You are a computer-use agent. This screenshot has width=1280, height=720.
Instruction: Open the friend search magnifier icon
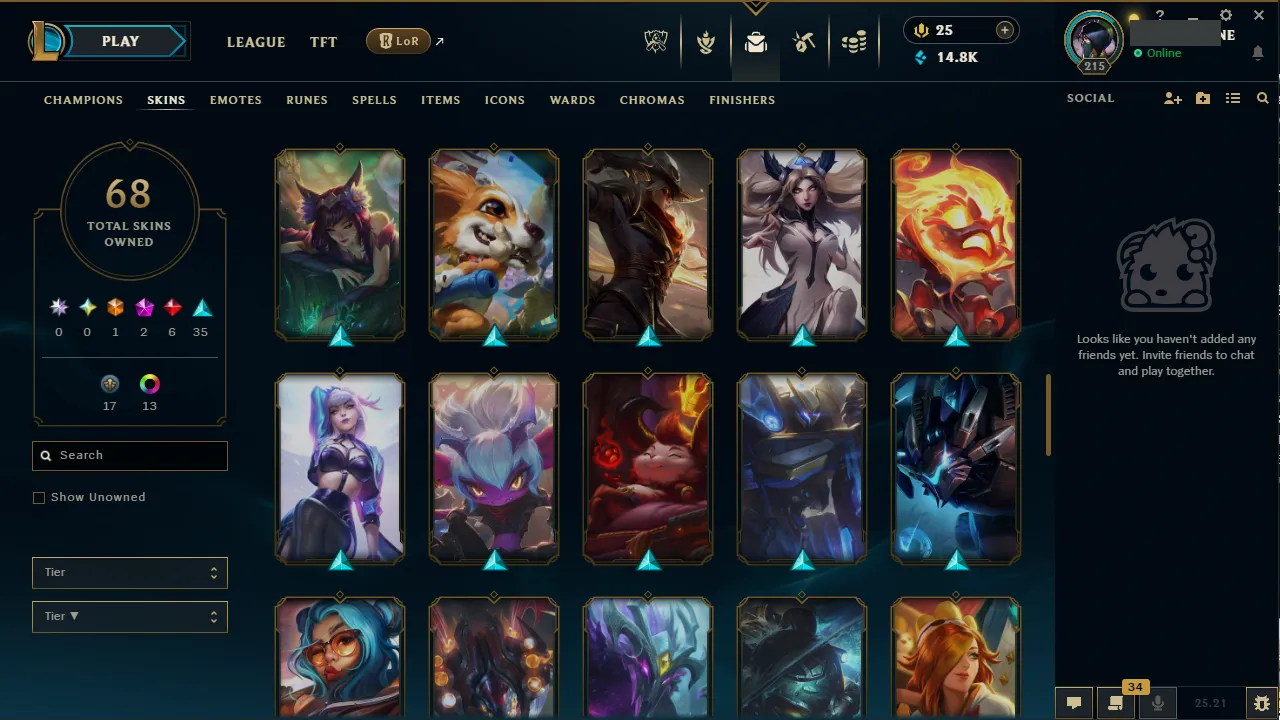pyautogui.click(x=1262, y=98)
